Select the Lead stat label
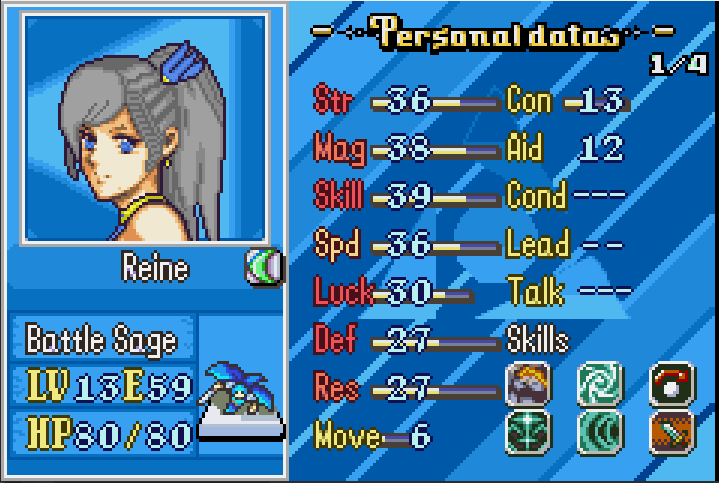719x483 pixels. 538,244
